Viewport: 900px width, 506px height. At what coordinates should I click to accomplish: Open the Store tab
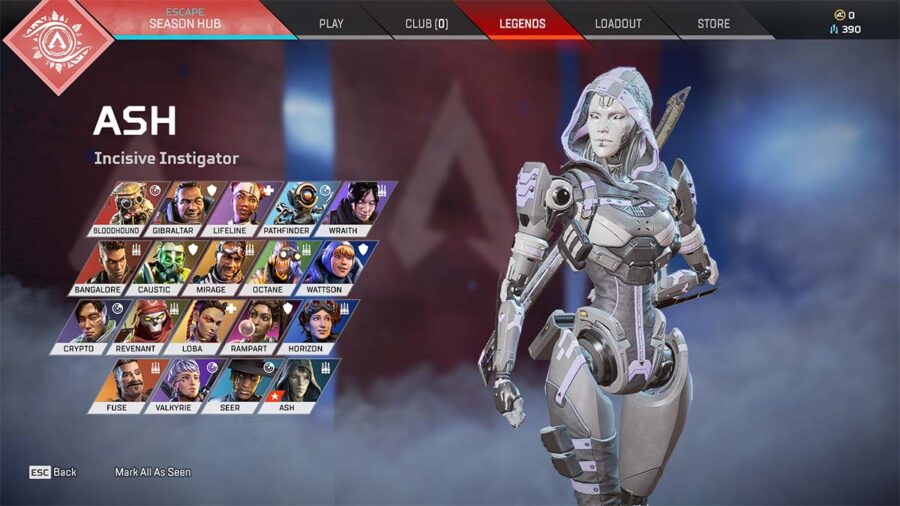(x=713, y=23)
